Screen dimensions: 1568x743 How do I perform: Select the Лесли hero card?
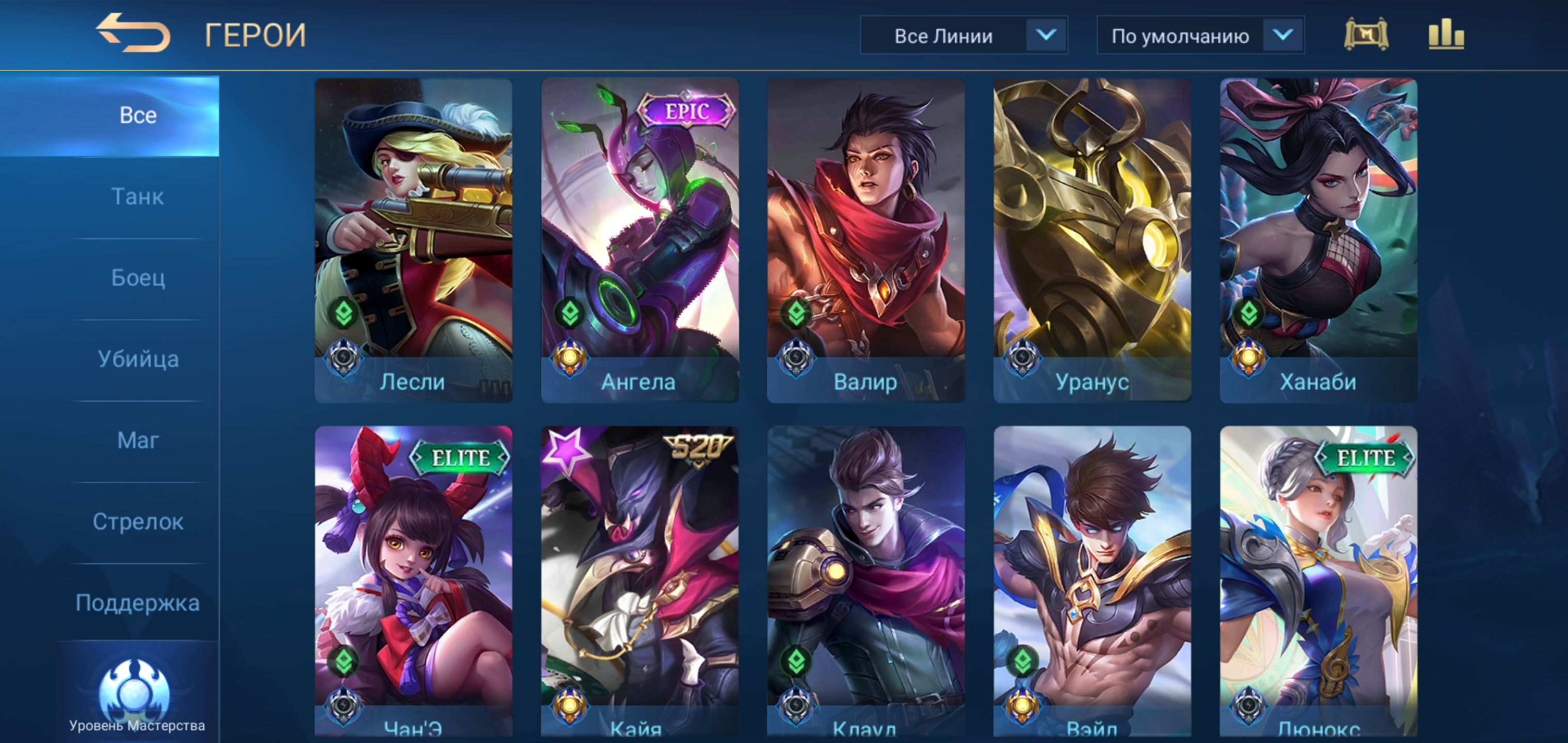(413, 239)
